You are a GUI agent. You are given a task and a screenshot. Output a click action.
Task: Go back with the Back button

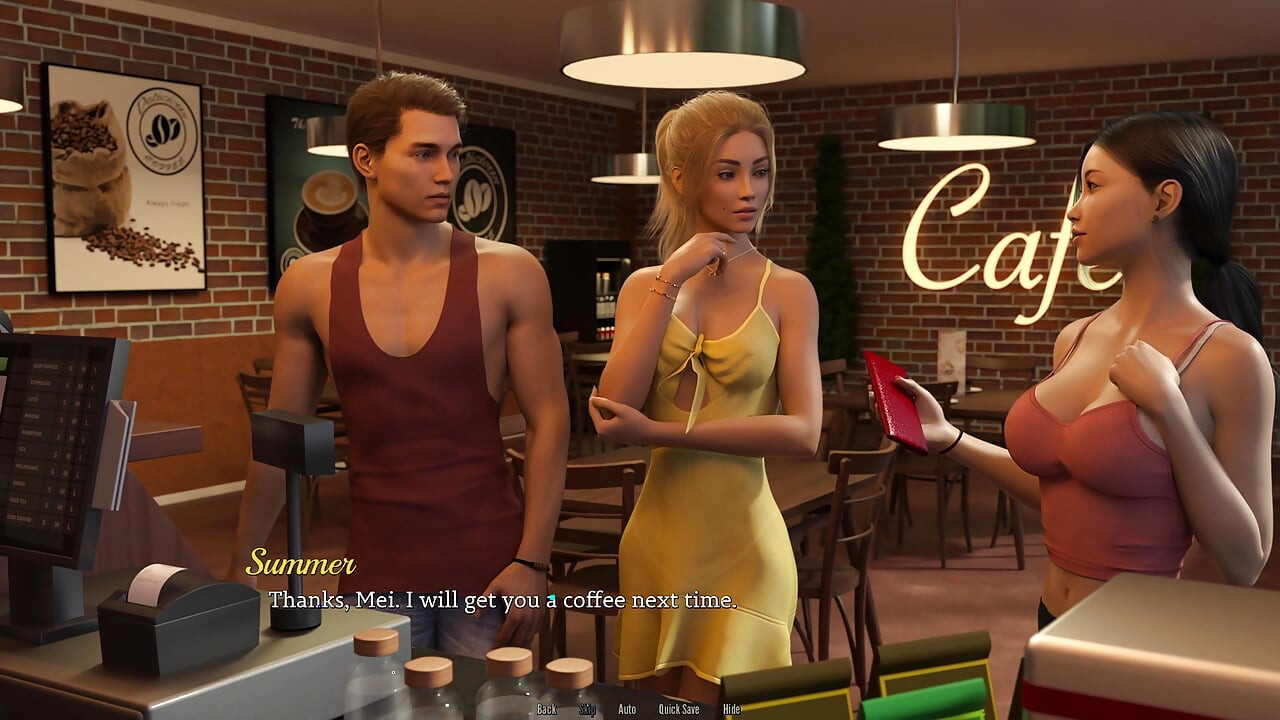[546, 709]
